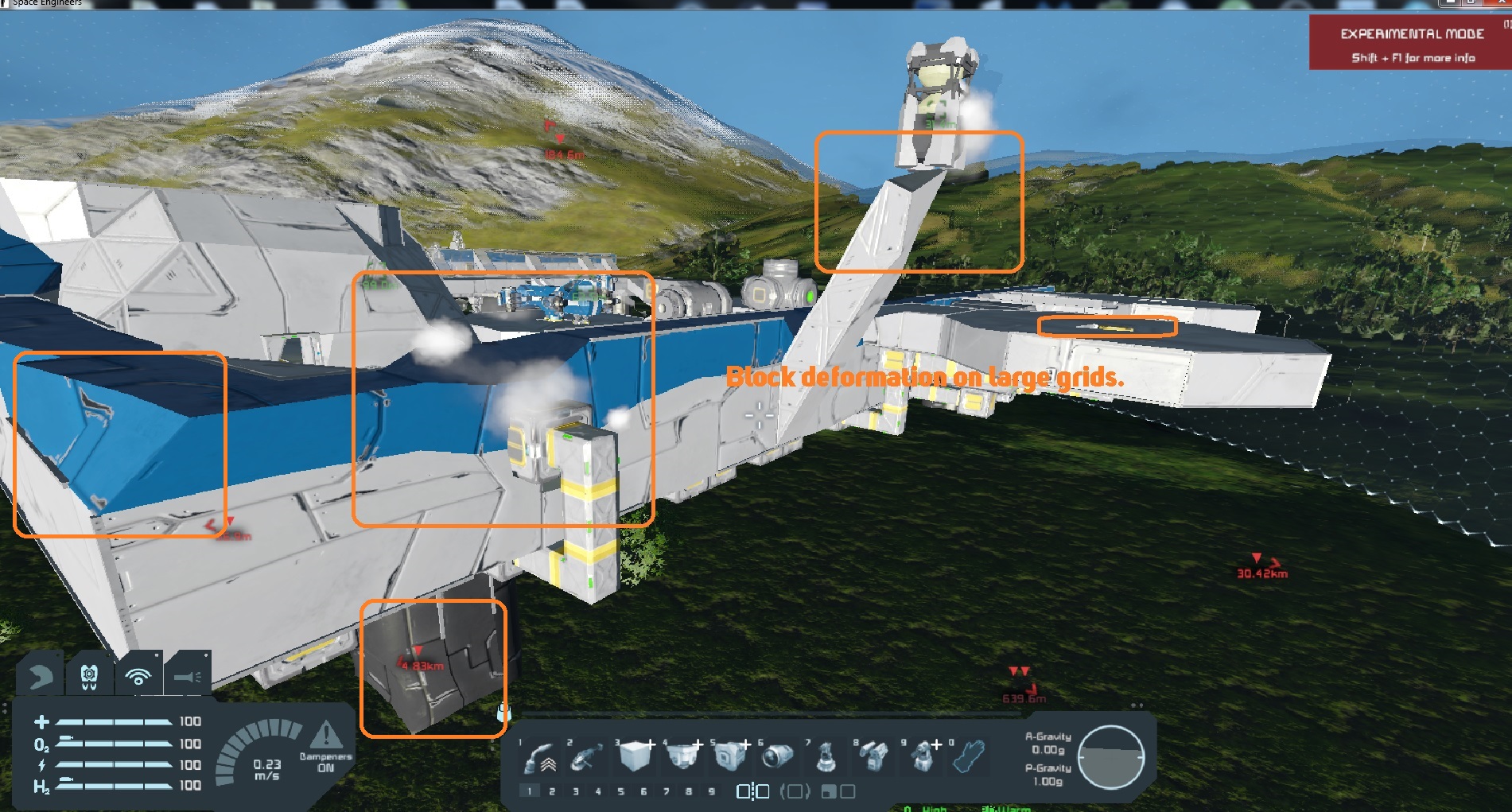Switch to toolbar page 5
The image size is (1512, 812).
[x=620, y=791]
